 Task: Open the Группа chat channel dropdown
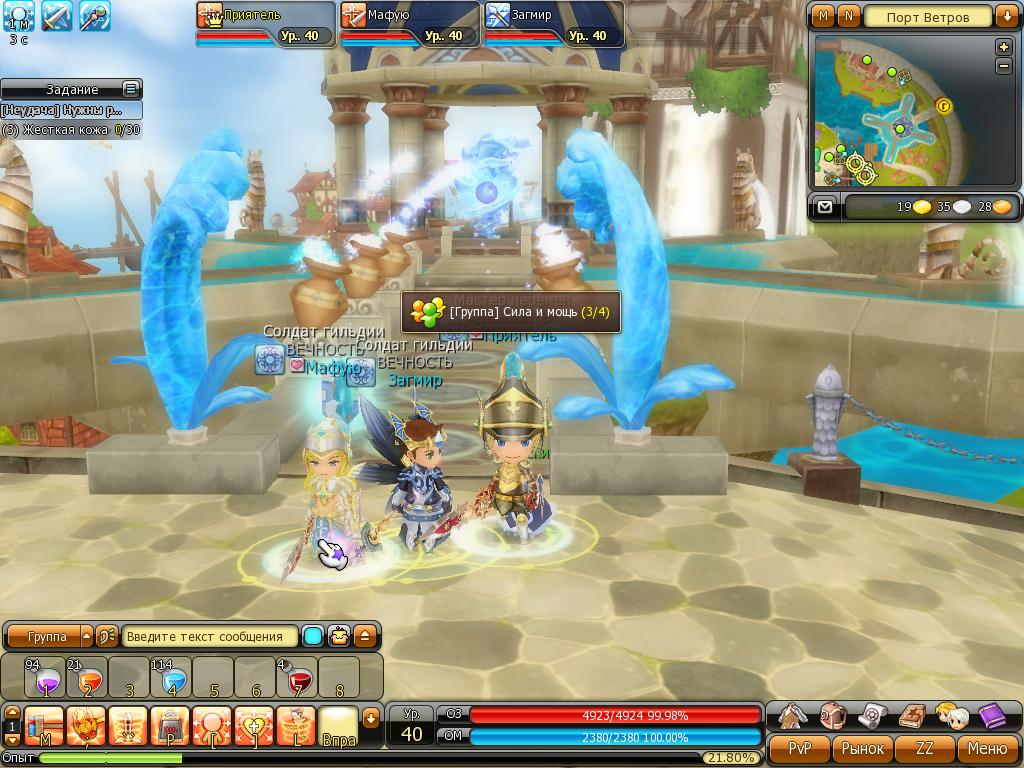[85, 637]
